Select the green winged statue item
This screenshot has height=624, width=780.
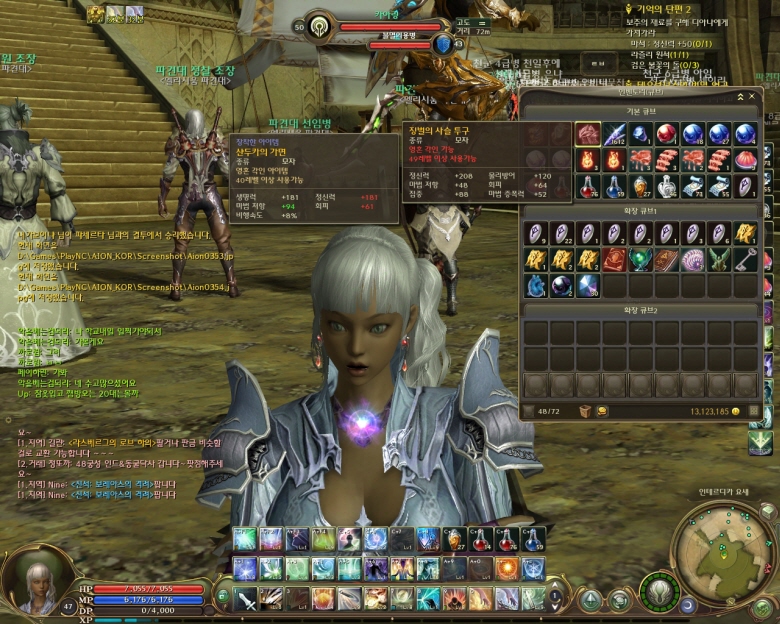pyautogui.click(x=719, y=259)
